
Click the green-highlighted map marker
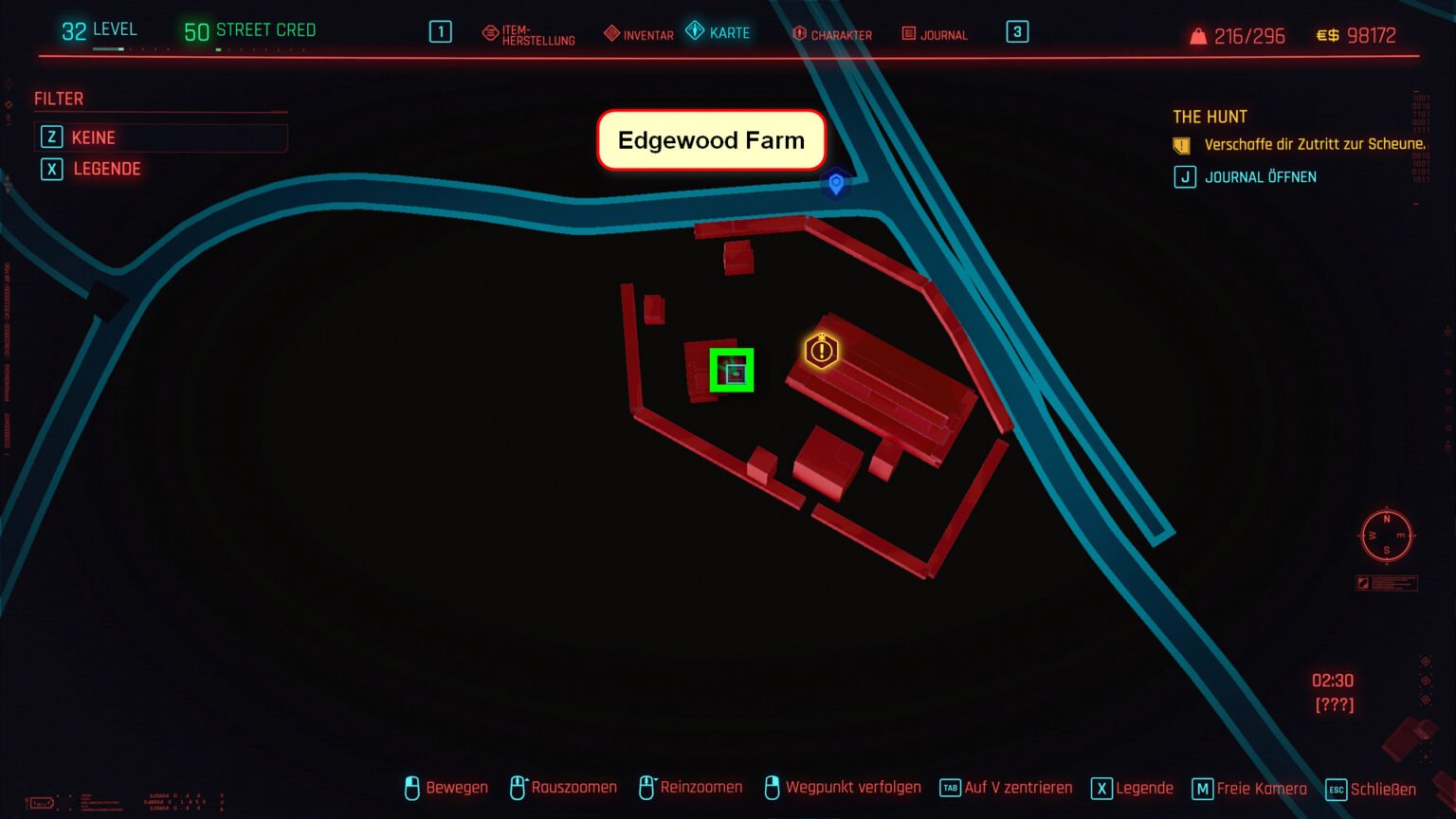pos(732,371)
